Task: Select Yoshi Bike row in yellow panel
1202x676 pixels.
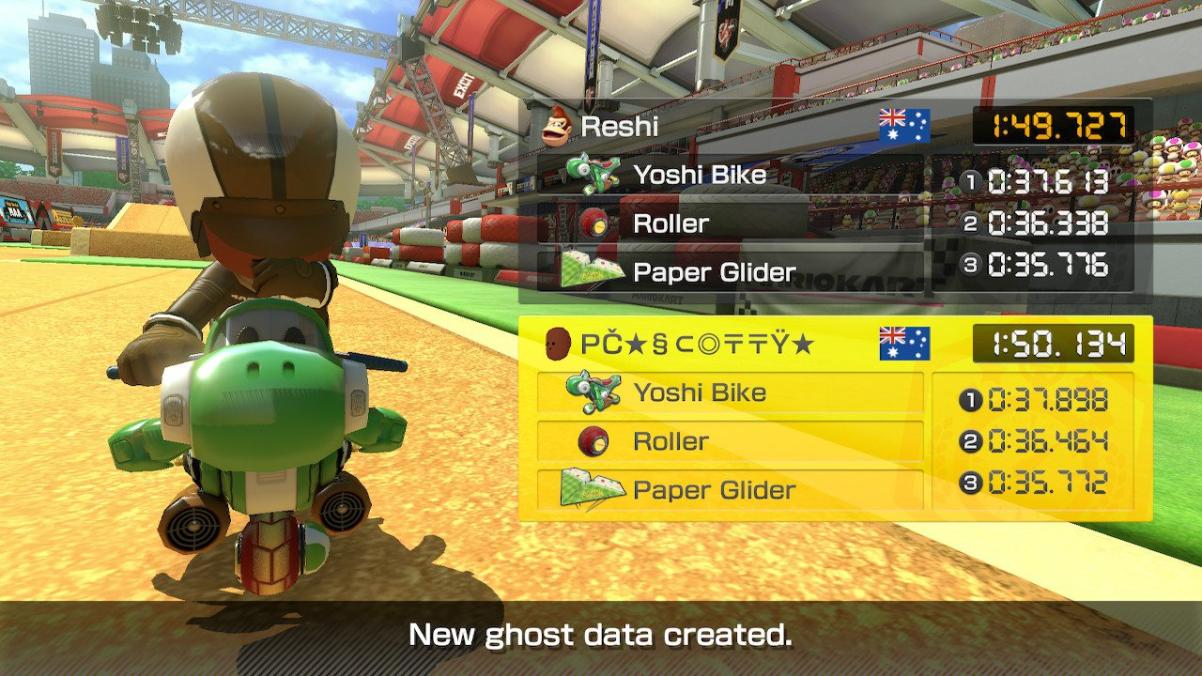Action: pyautogui.click(x=730, y=392)
